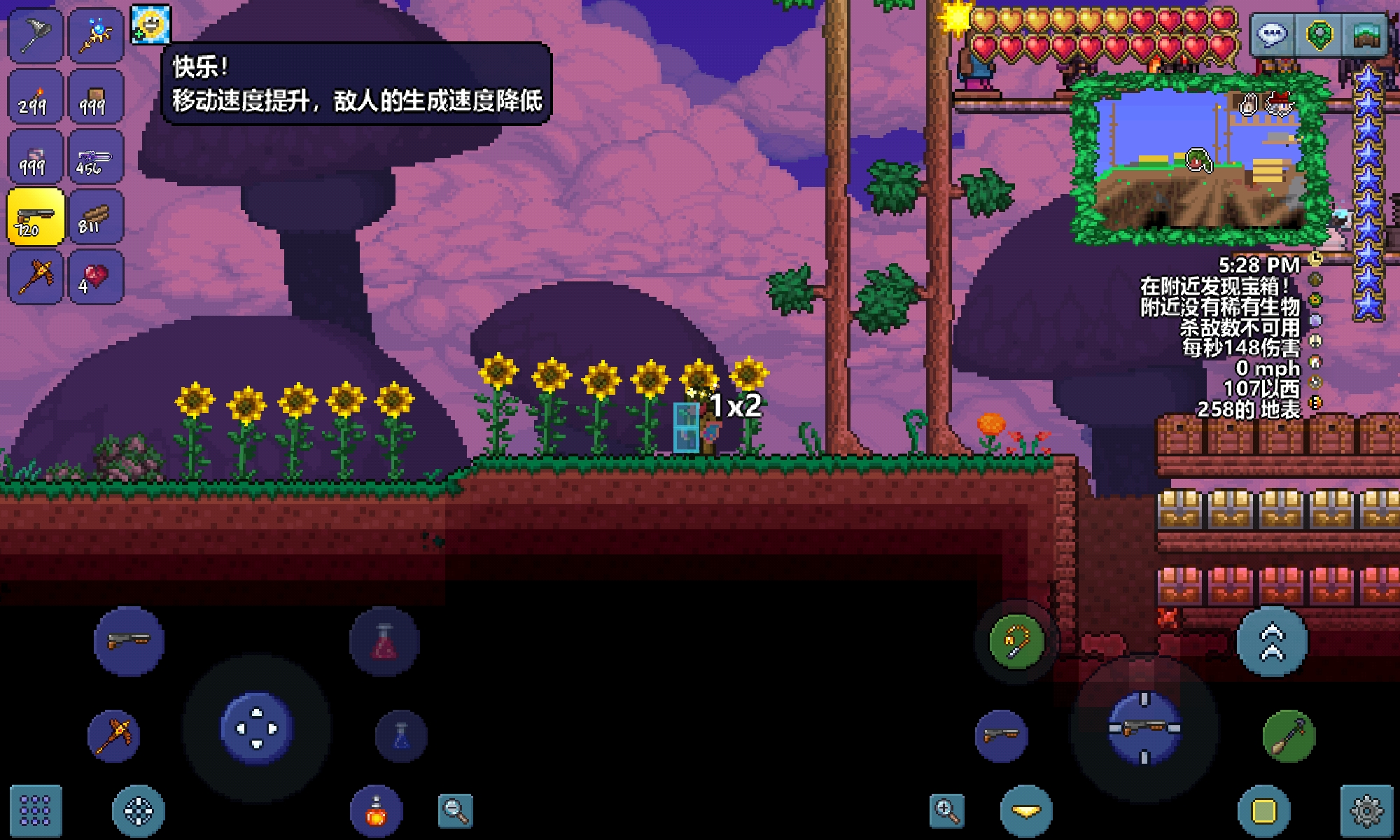The width and height of the screenshot is (1400, 840).
Task: Tap the orange buff potion button
Action: click(x=377, y=811)
